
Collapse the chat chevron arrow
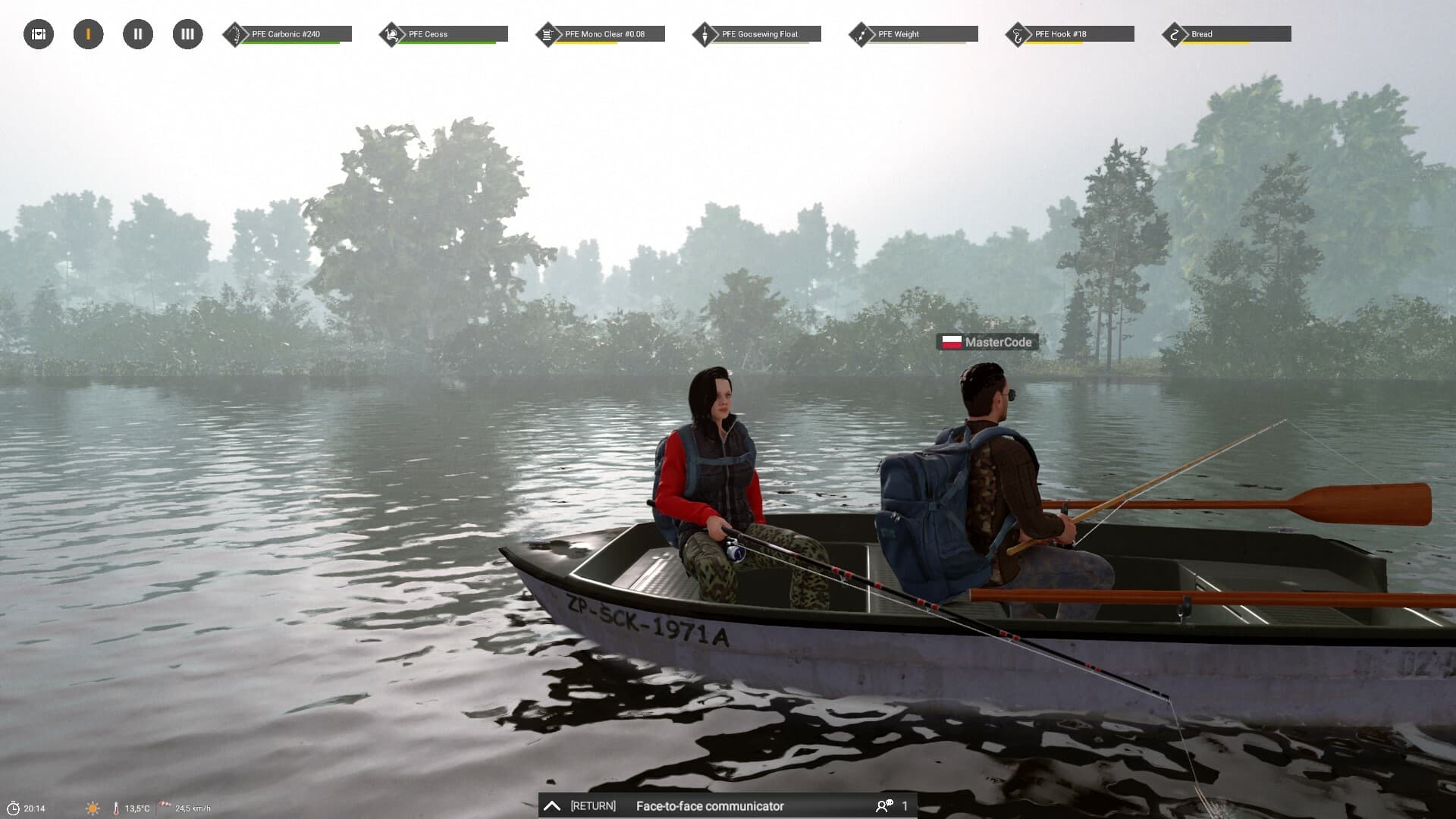552,805
